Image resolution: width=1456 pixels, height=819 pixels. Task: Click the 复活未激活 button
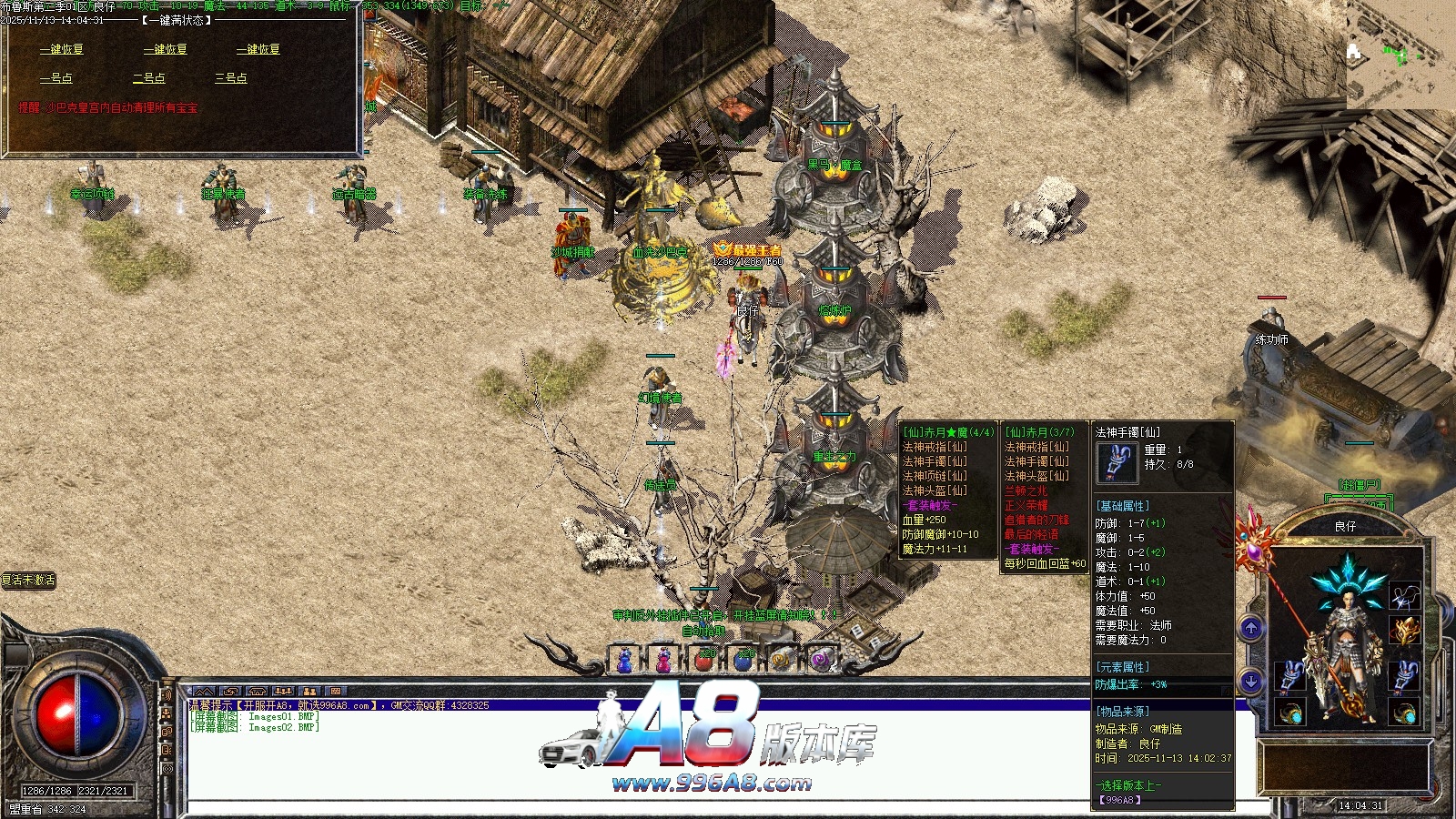(29, 580)
